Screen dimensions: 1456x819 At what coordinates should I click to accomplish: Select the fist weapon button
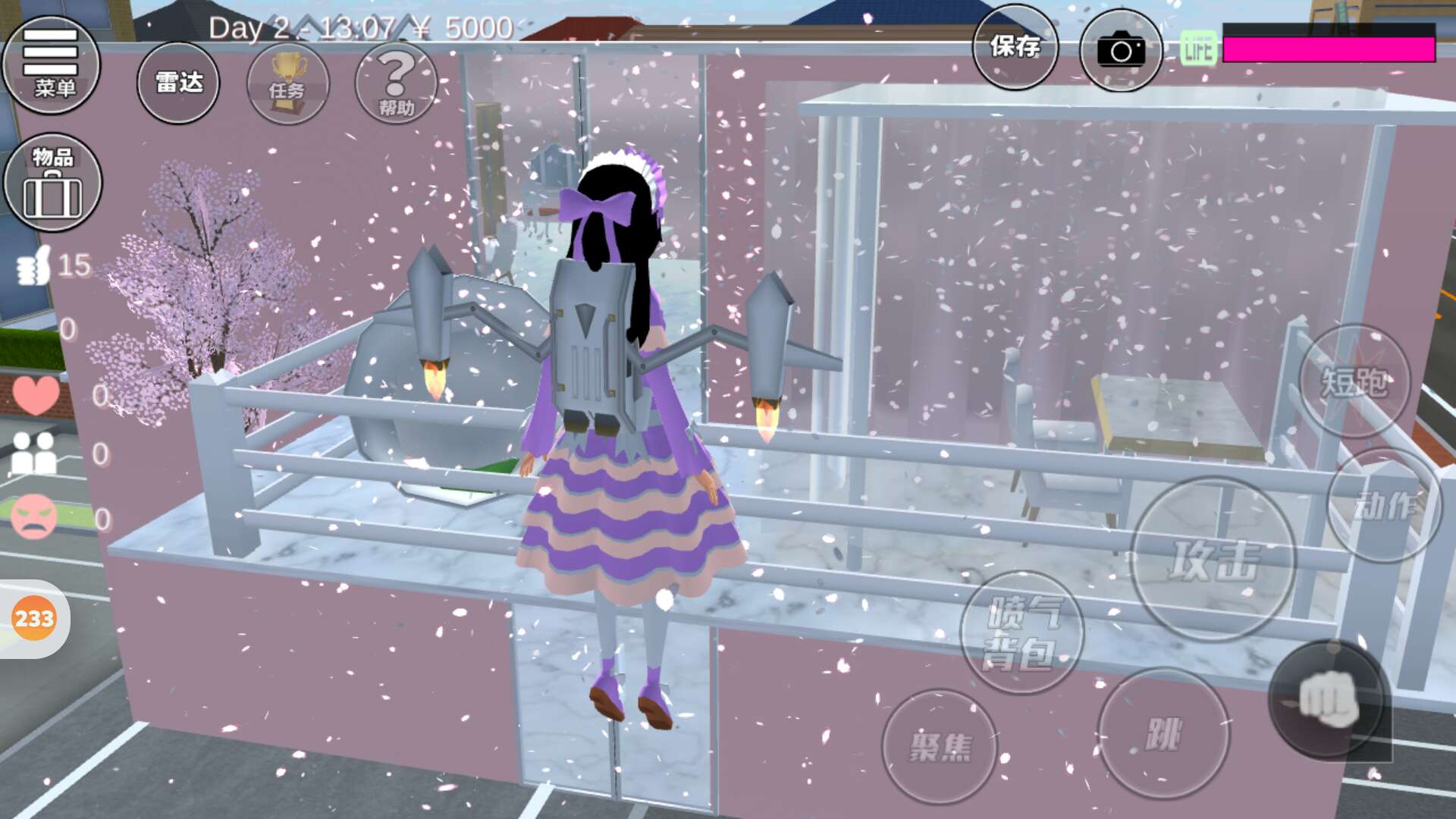tap(1328, 699)
